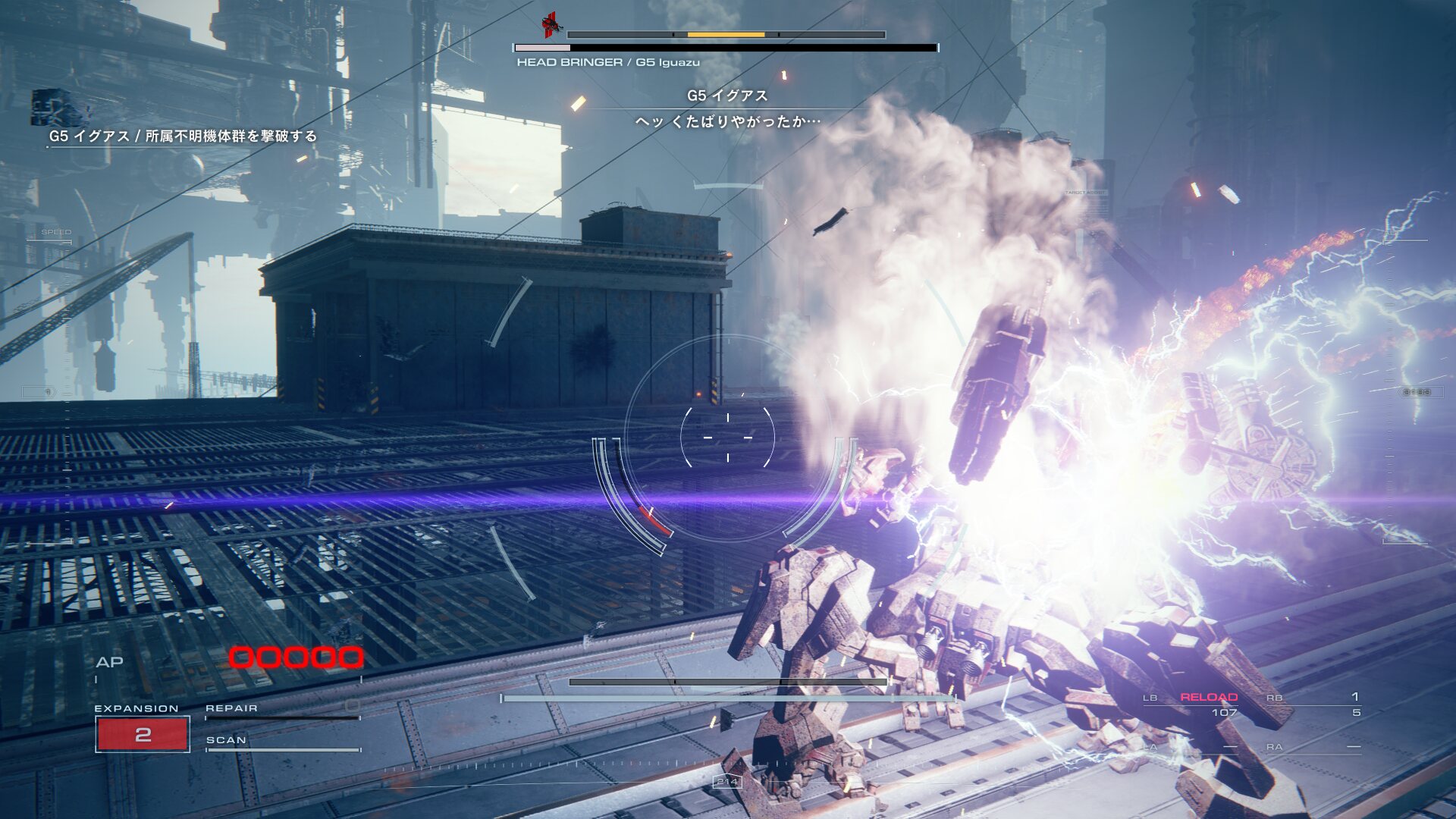Use the Repair kit indicator
The image size is (1456, 819).
click(282, 708)
